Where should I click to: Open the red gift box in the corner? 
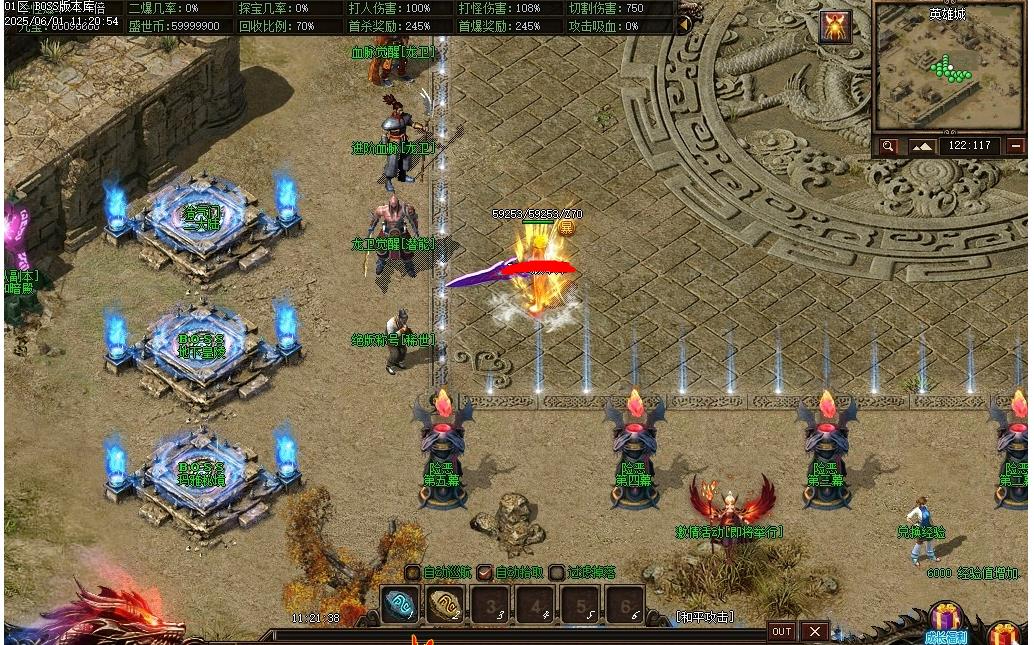point(1005,634)
